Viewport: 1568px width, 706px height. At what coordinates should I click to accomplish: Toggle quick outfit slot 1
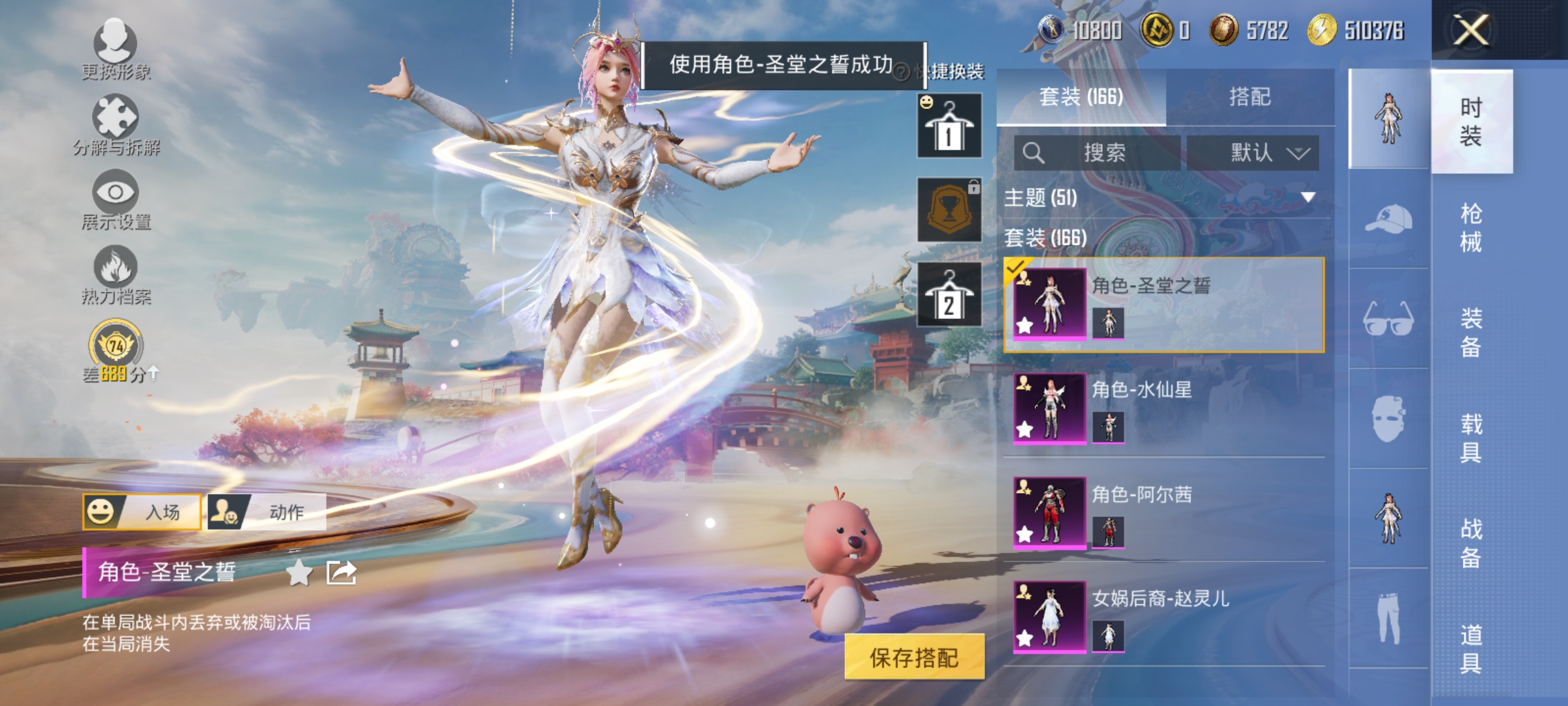[949, 126]
